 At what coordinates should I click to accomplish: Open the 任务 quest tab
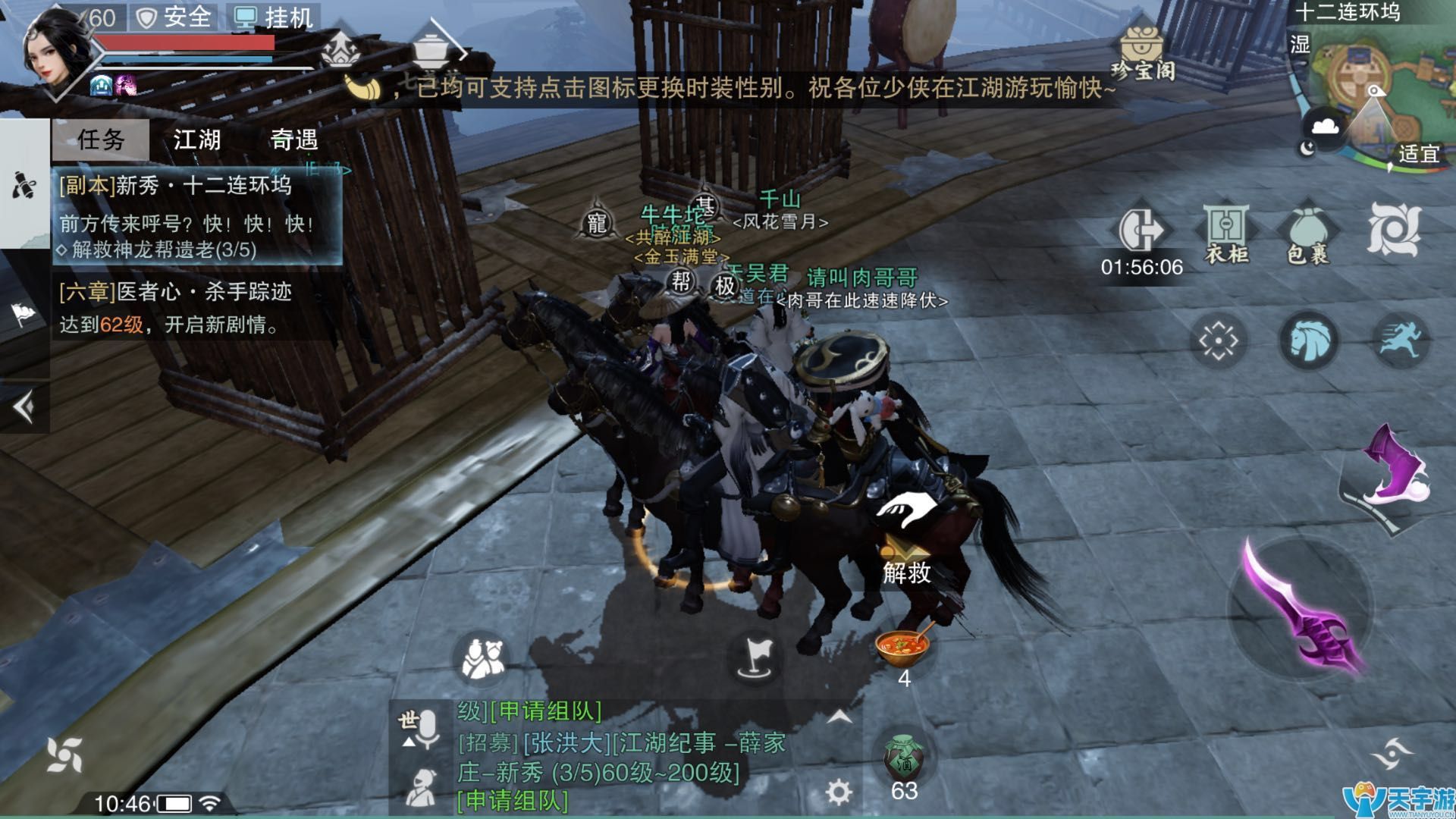[x=101, y=140]
